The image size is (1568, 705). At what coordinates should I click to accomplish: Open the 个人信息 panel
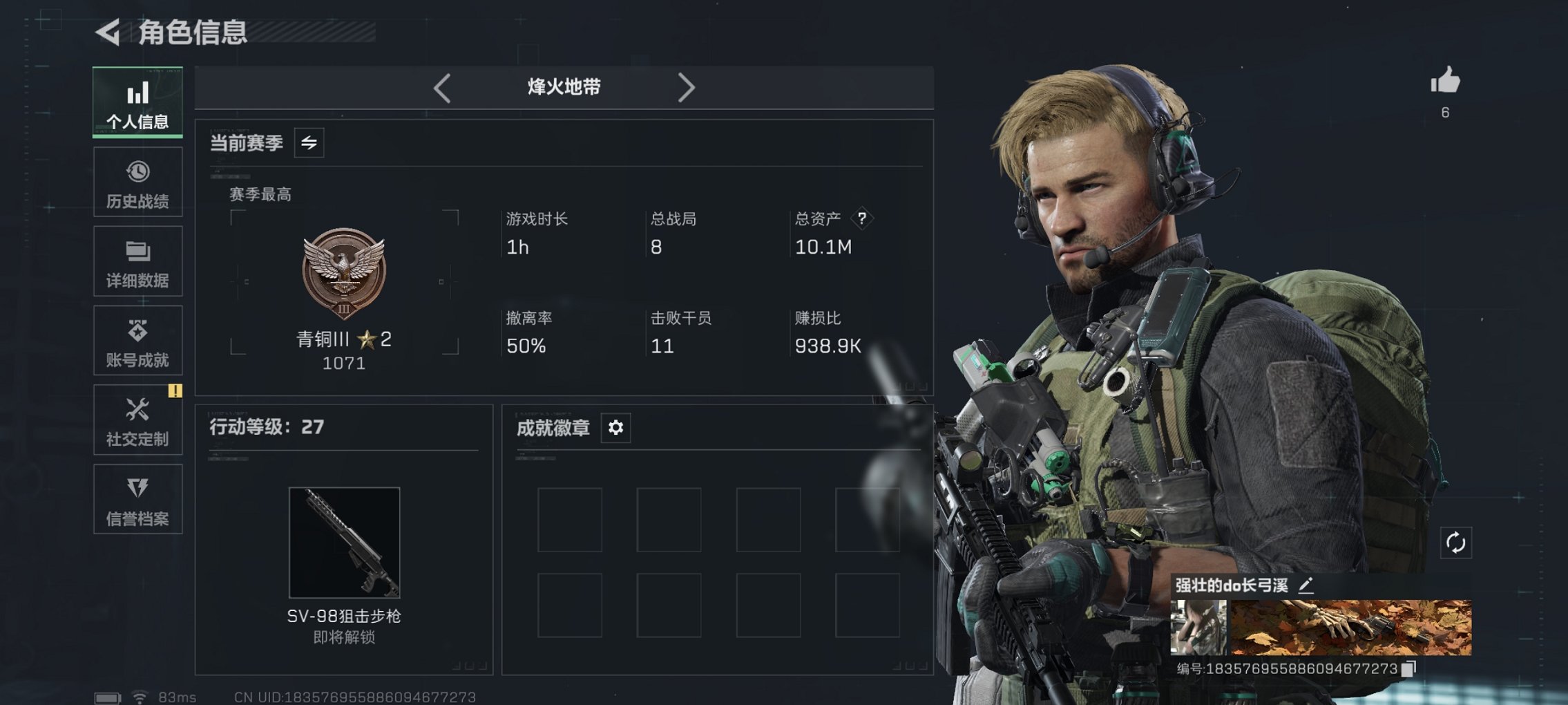(137, 102)
